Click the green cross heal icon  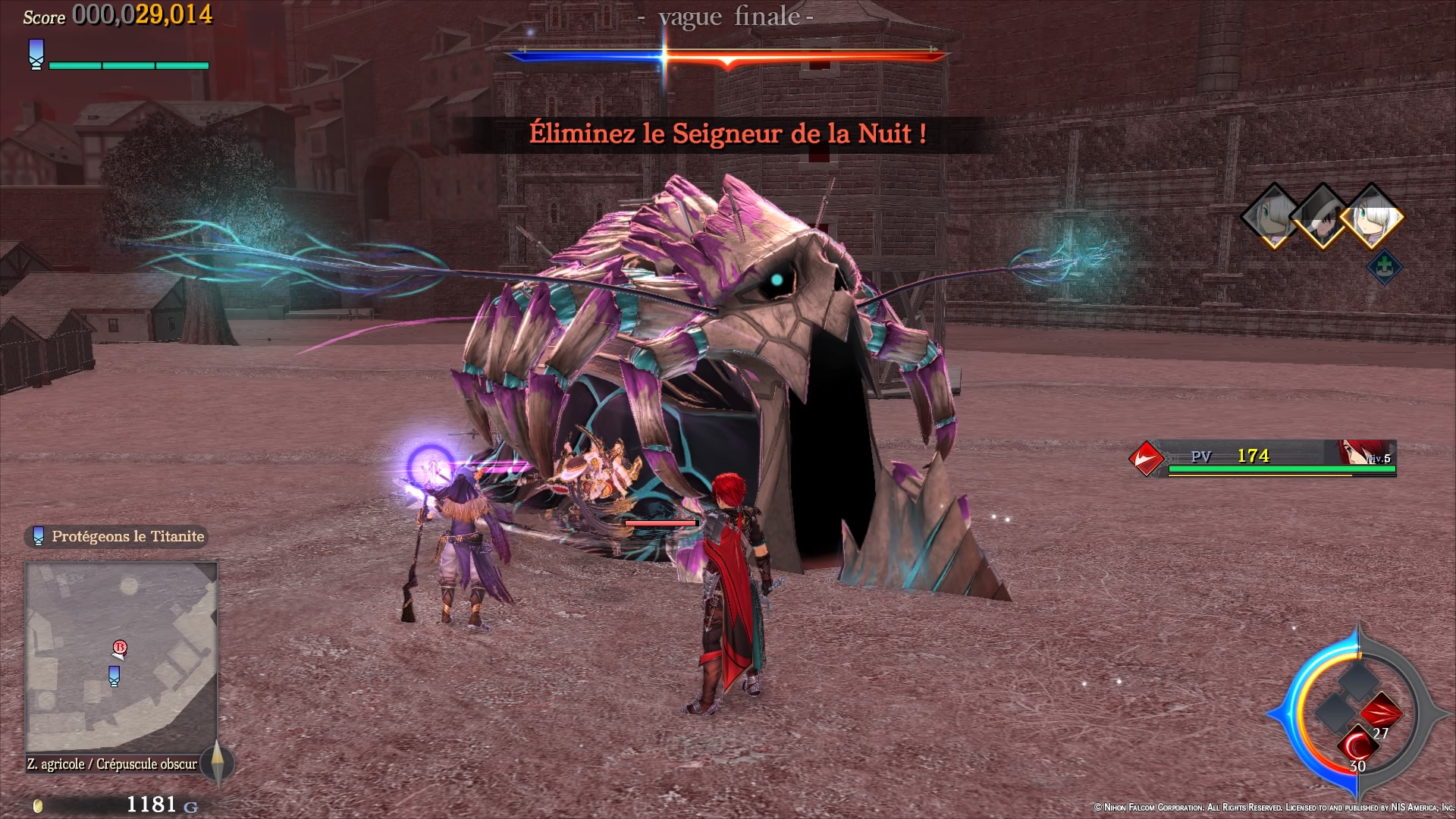[1384, 267]
